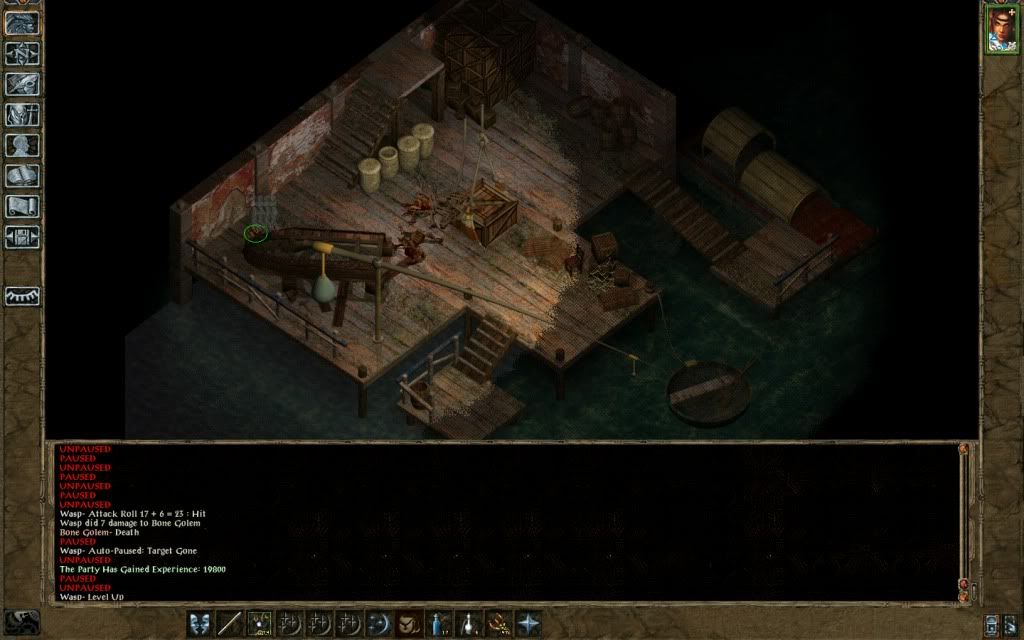Select the character portrait
Viewport: 1024px width, 640px height.
coord(1000,28)
